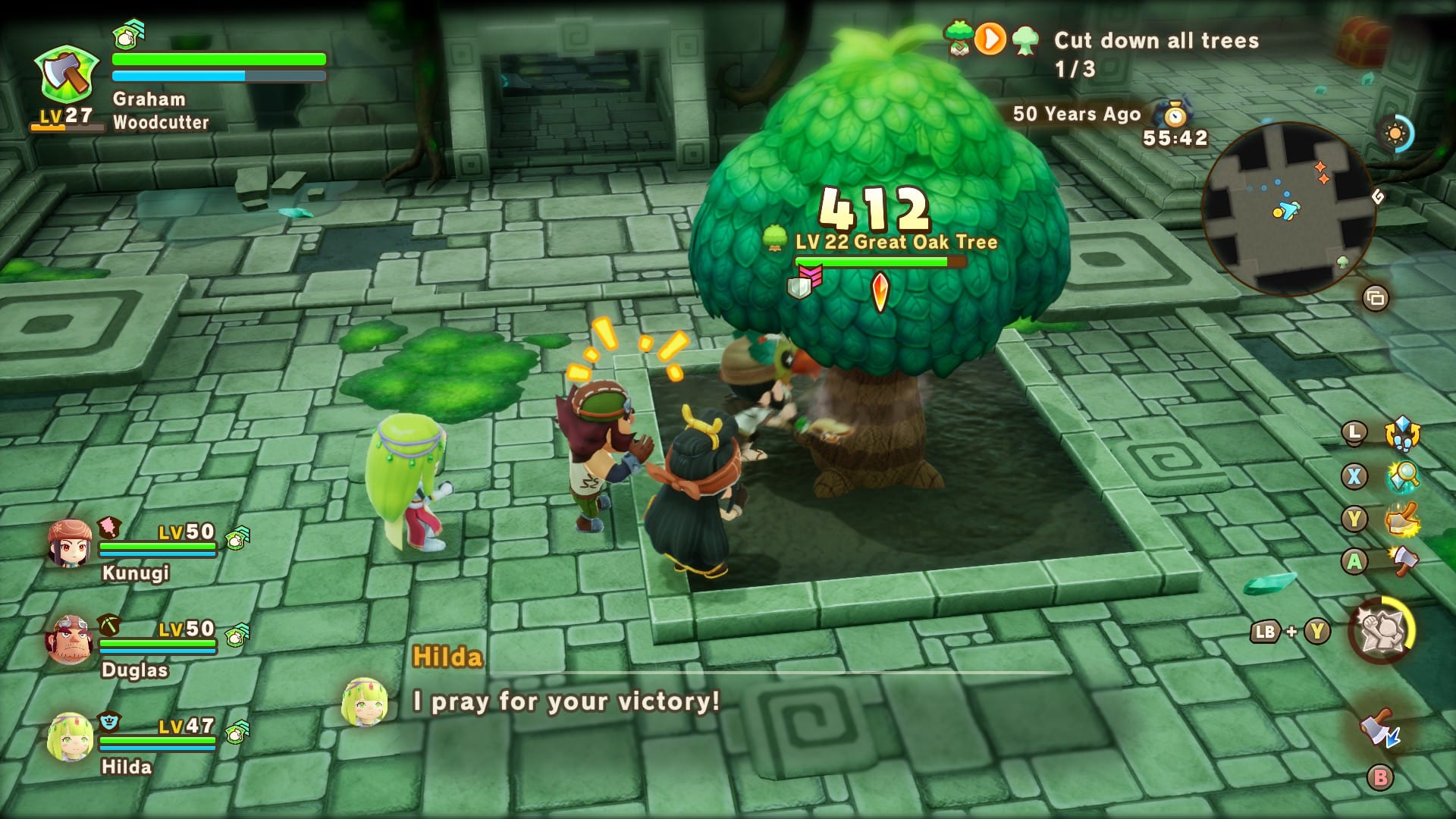
Task: Select Hilda's party member portrait
Action: point(70,736)
